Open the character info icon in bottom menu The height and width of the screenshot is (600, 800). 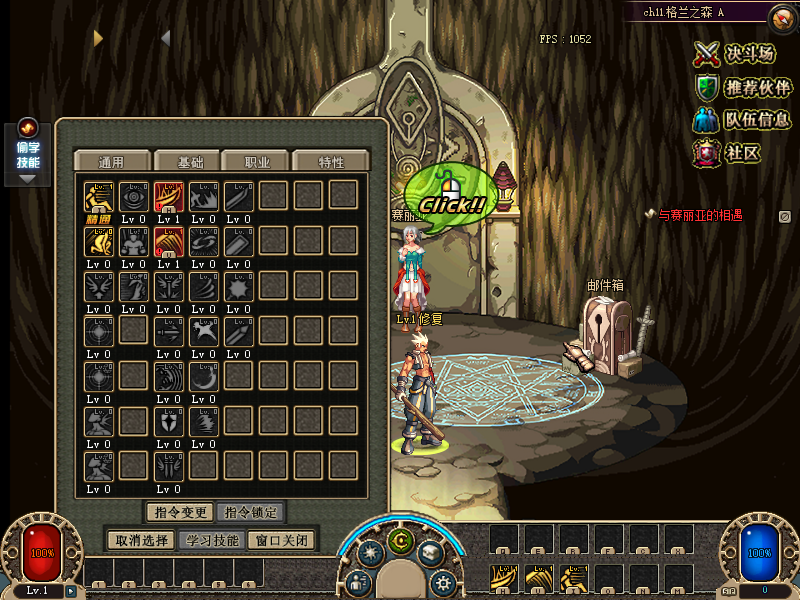pyautogui.click(x=359, y=582)
